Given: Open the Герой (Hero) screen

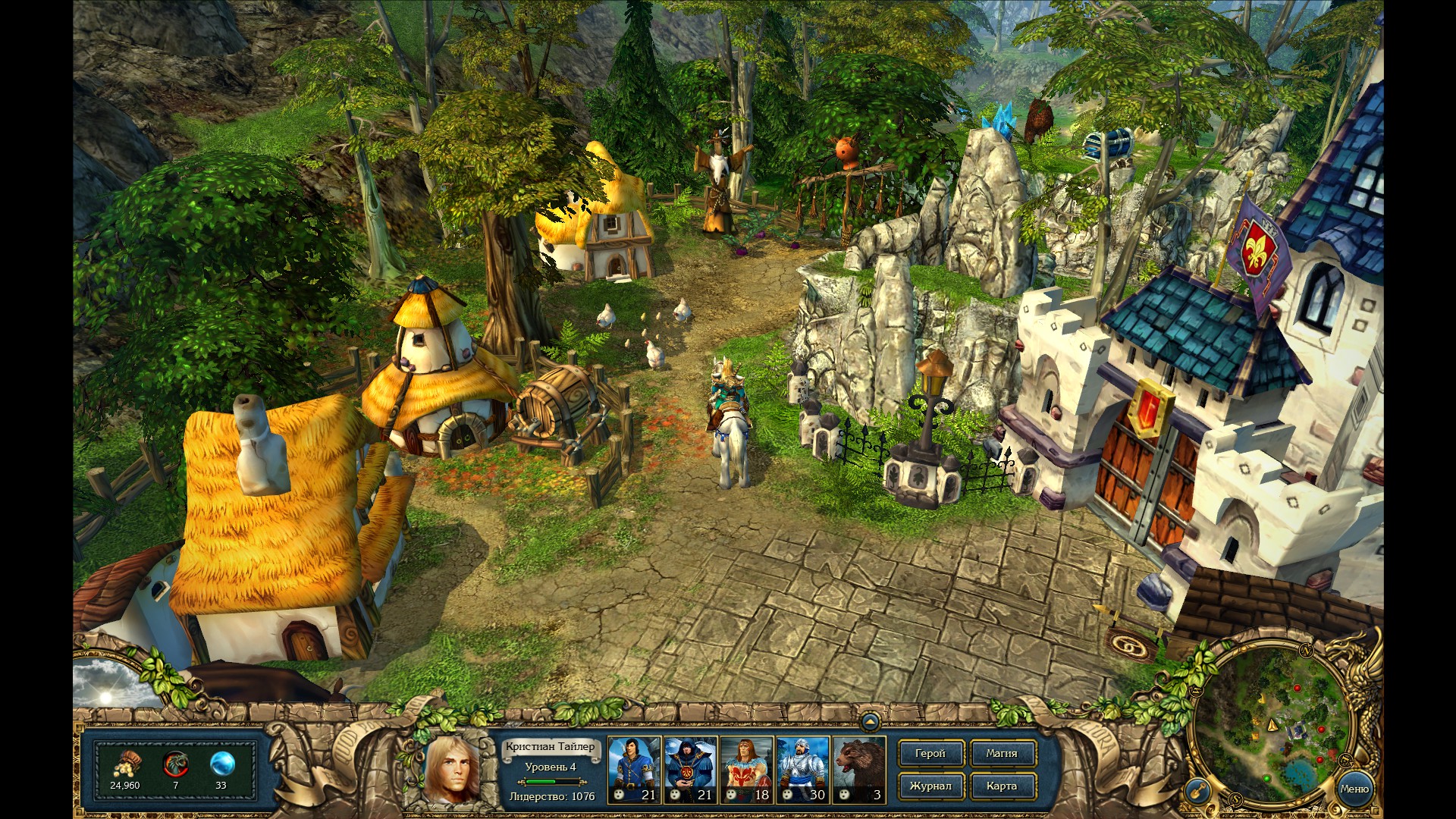Looking at the screenshot, I should 930,754.
